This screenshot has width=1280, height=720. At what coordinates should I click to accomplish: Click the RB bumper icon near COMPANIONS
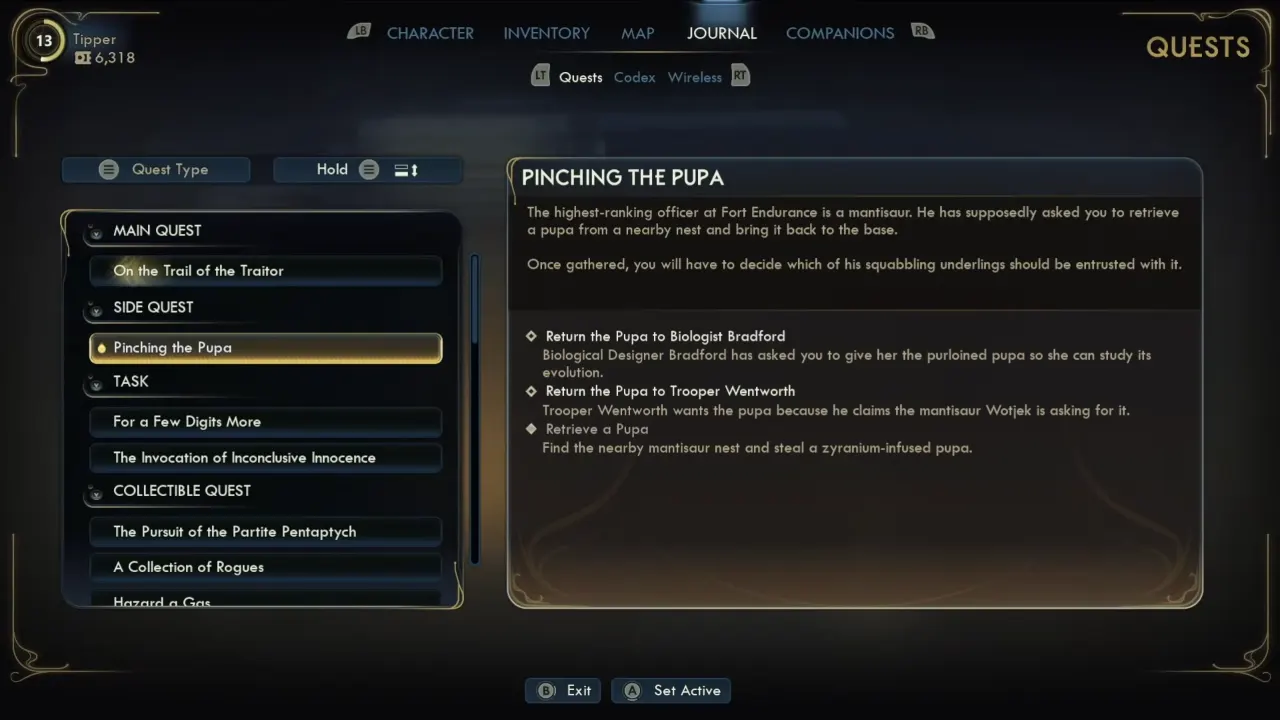point(921,31)
